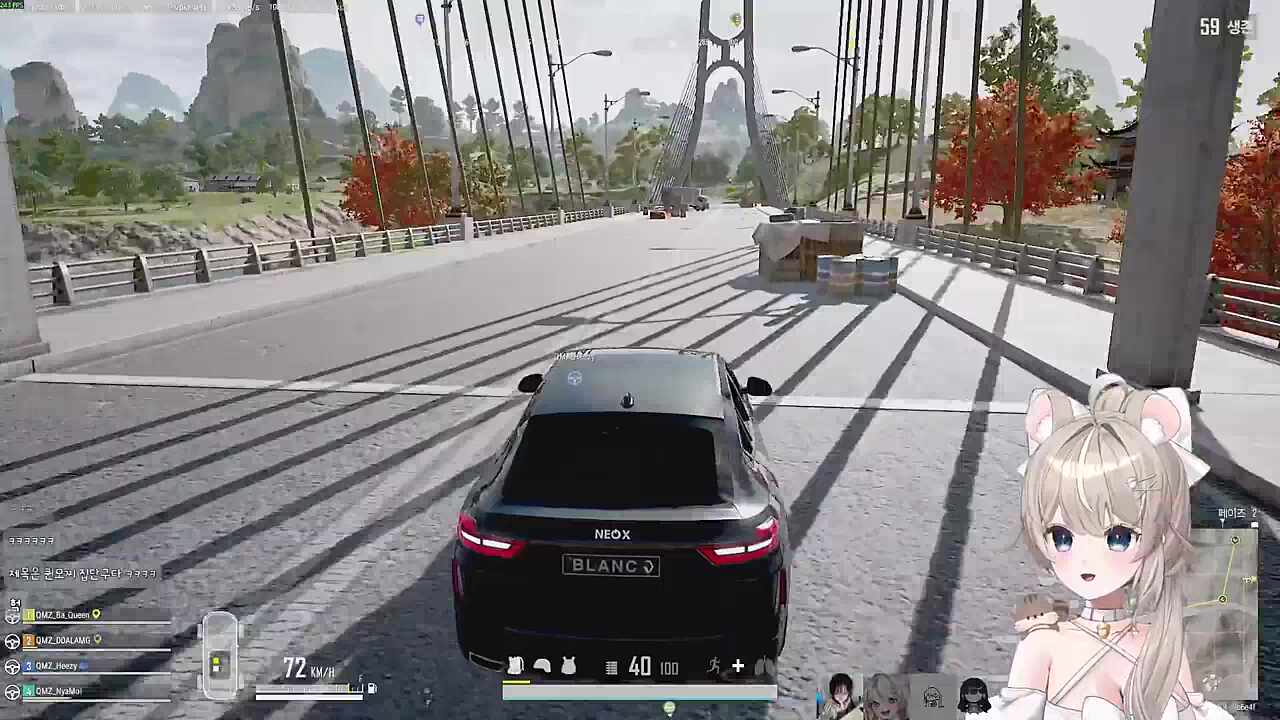Select teammate QMZ_Ba_Queen in the squad list
Viewport: 1280px width, 720px height.
tap(62, 615)
